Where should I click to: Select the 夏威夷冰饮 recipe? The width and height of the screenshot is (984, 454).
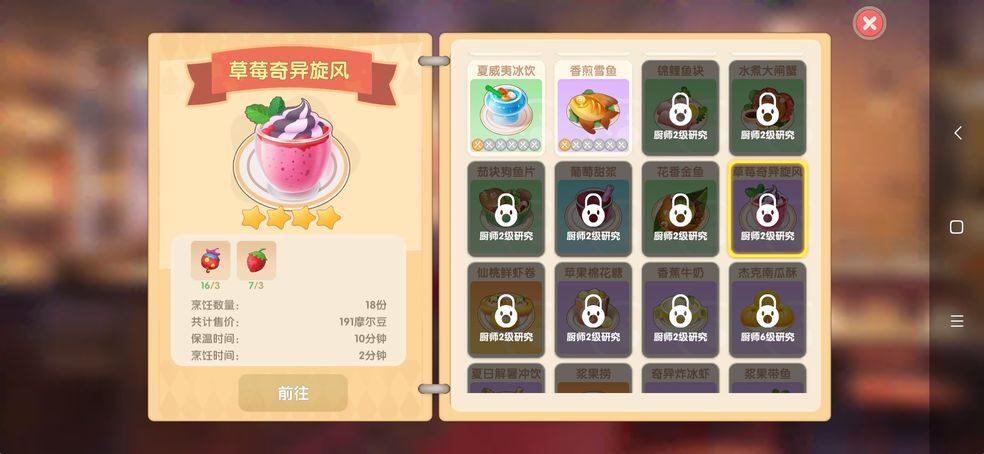(506, 108)
